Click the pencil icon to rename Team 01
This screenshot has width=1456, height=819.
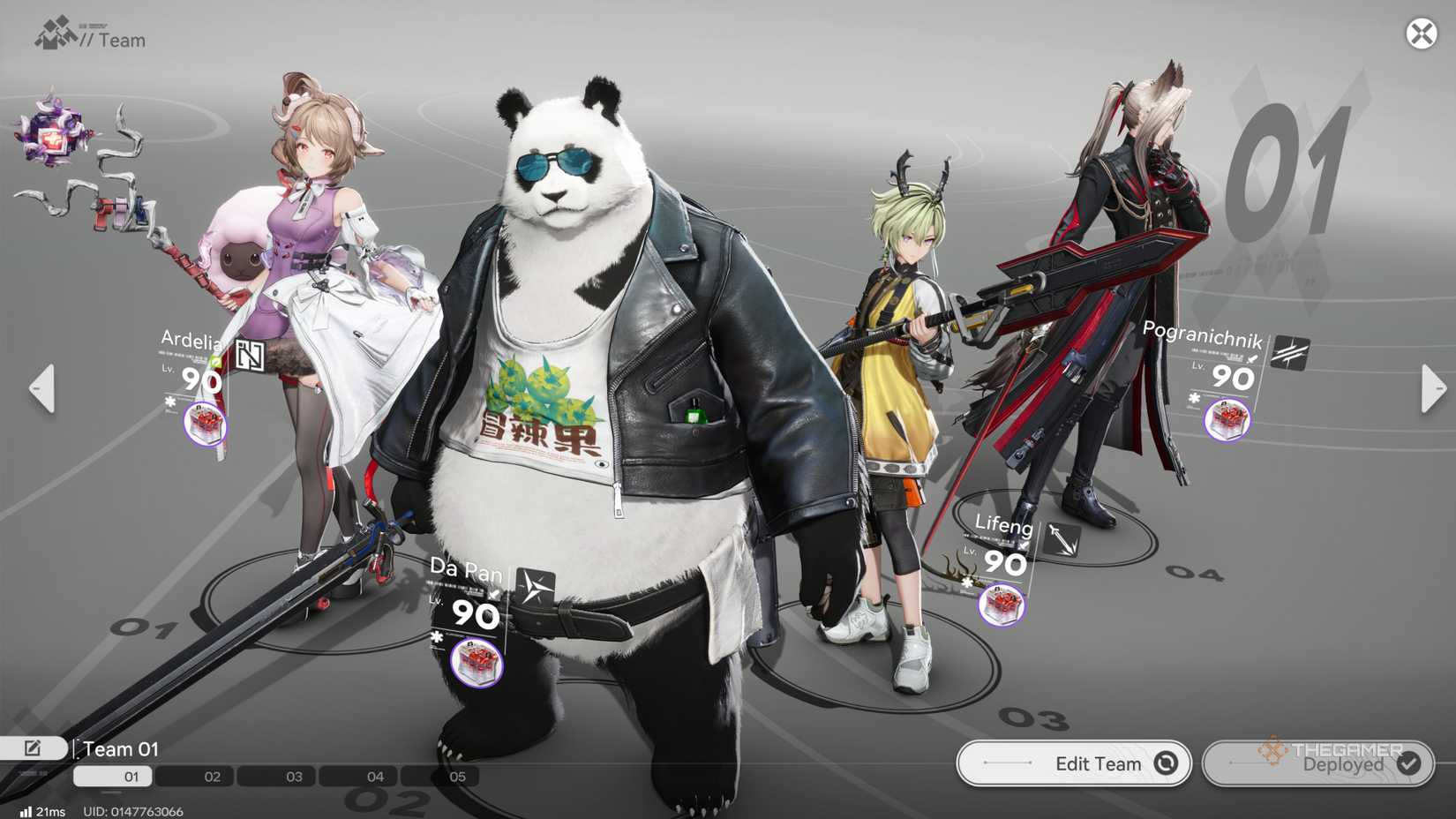34,748
